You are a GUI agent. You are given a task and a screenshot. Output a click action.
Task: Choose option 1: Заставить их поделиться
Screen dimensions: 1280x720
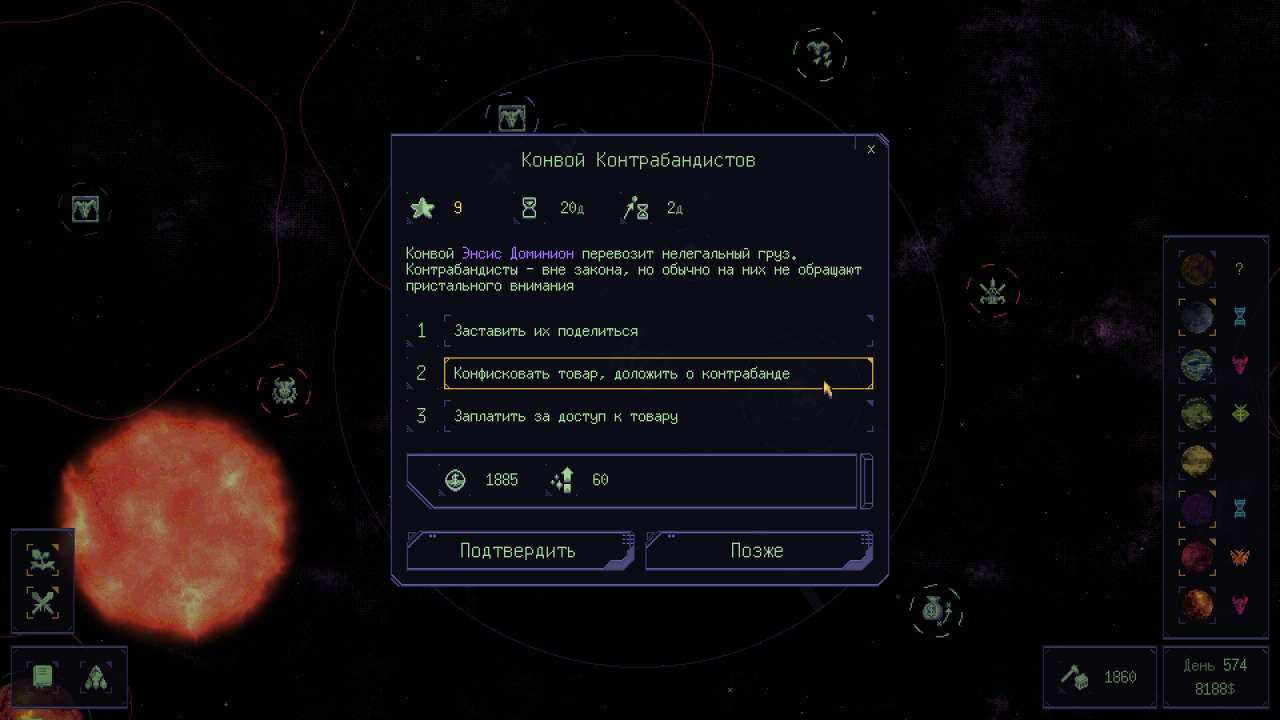pos(658,331)
